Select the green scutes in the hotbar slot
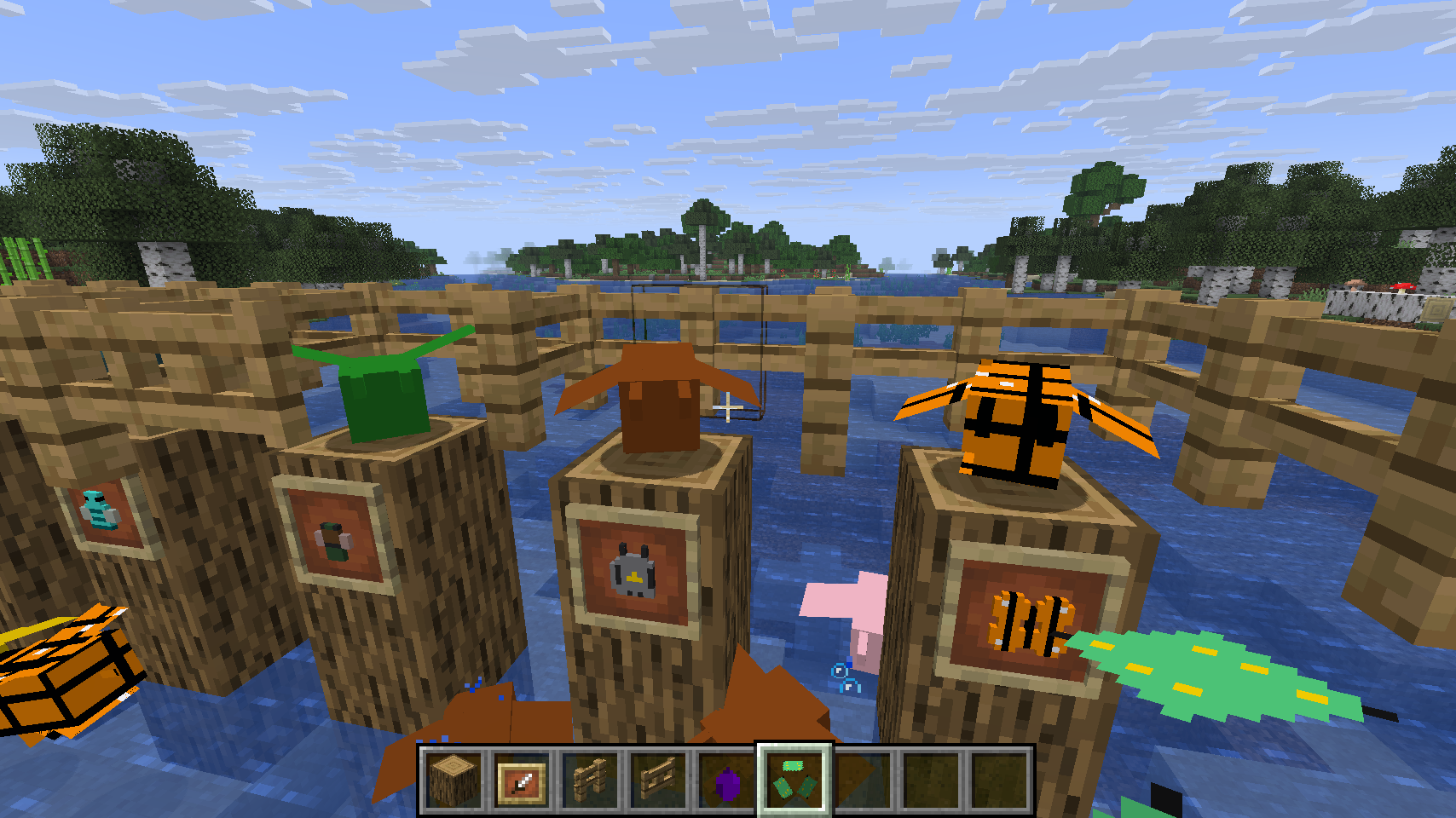This screenshot has height=818, width=1456. (x=794, y=781)
